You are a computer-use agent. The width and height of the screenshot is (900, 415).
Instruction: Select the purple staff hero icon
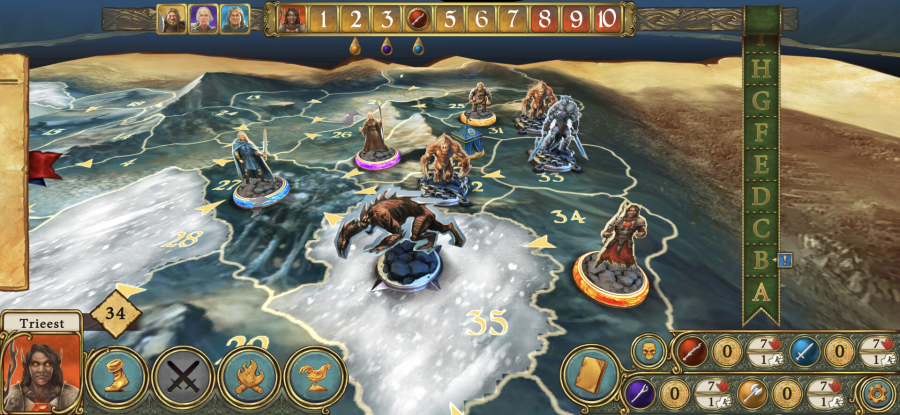point(640,392)
